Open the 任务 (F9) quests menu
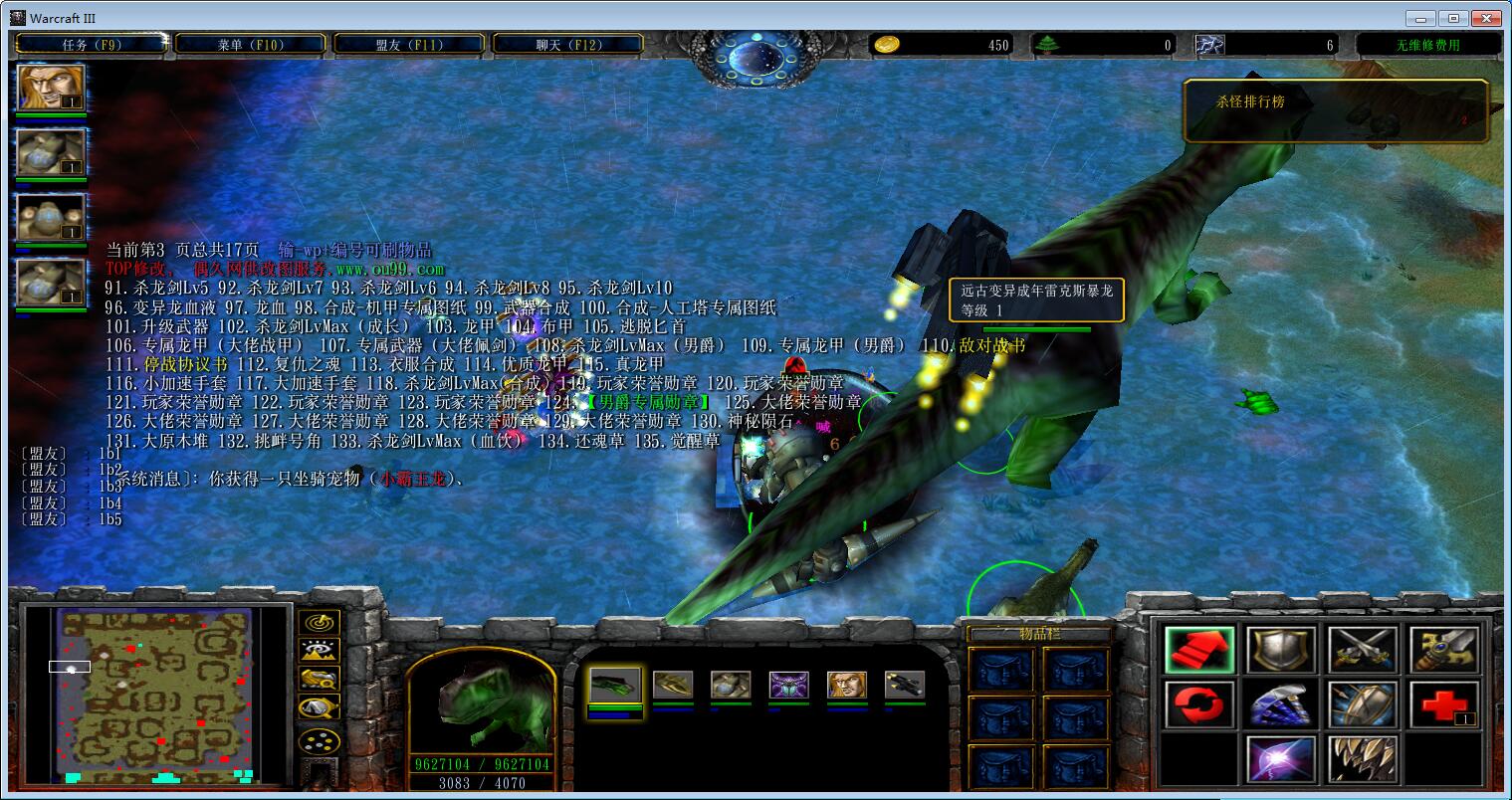The height and width of the screenshot is (800, 1512). (91, 44)
